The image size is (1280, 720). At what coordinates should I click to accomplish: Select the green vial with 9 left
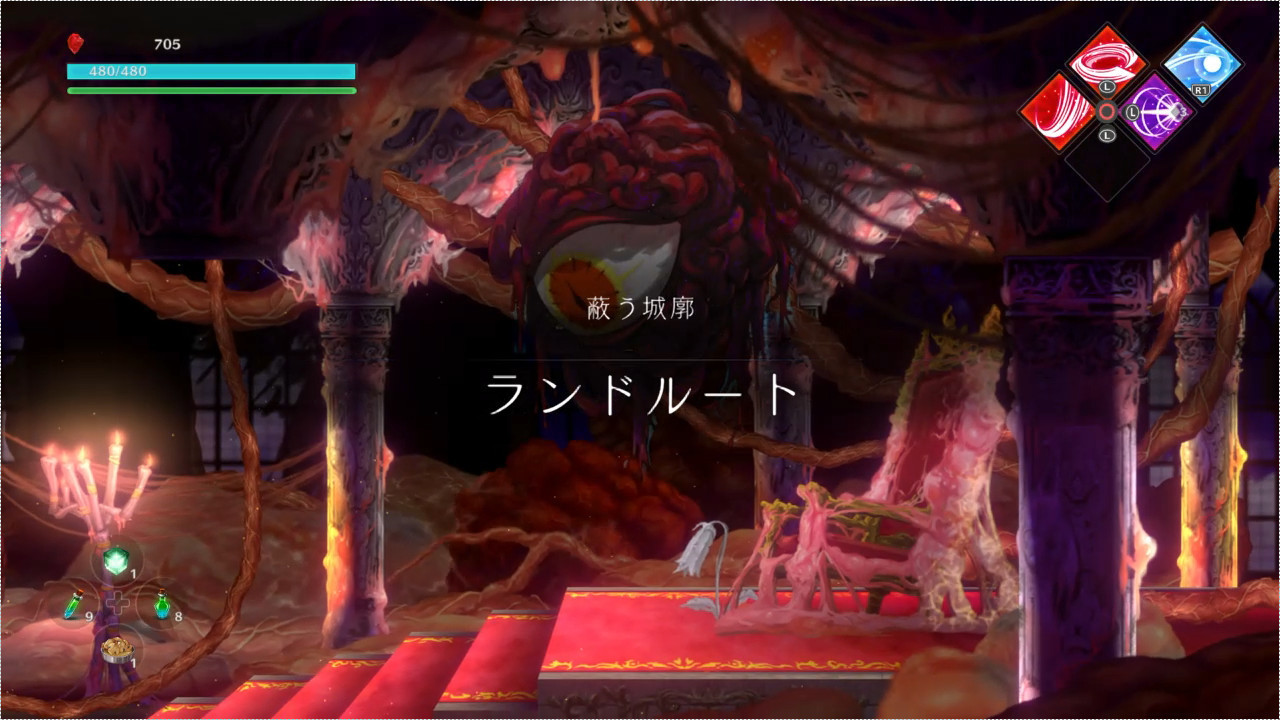[74, 604]
